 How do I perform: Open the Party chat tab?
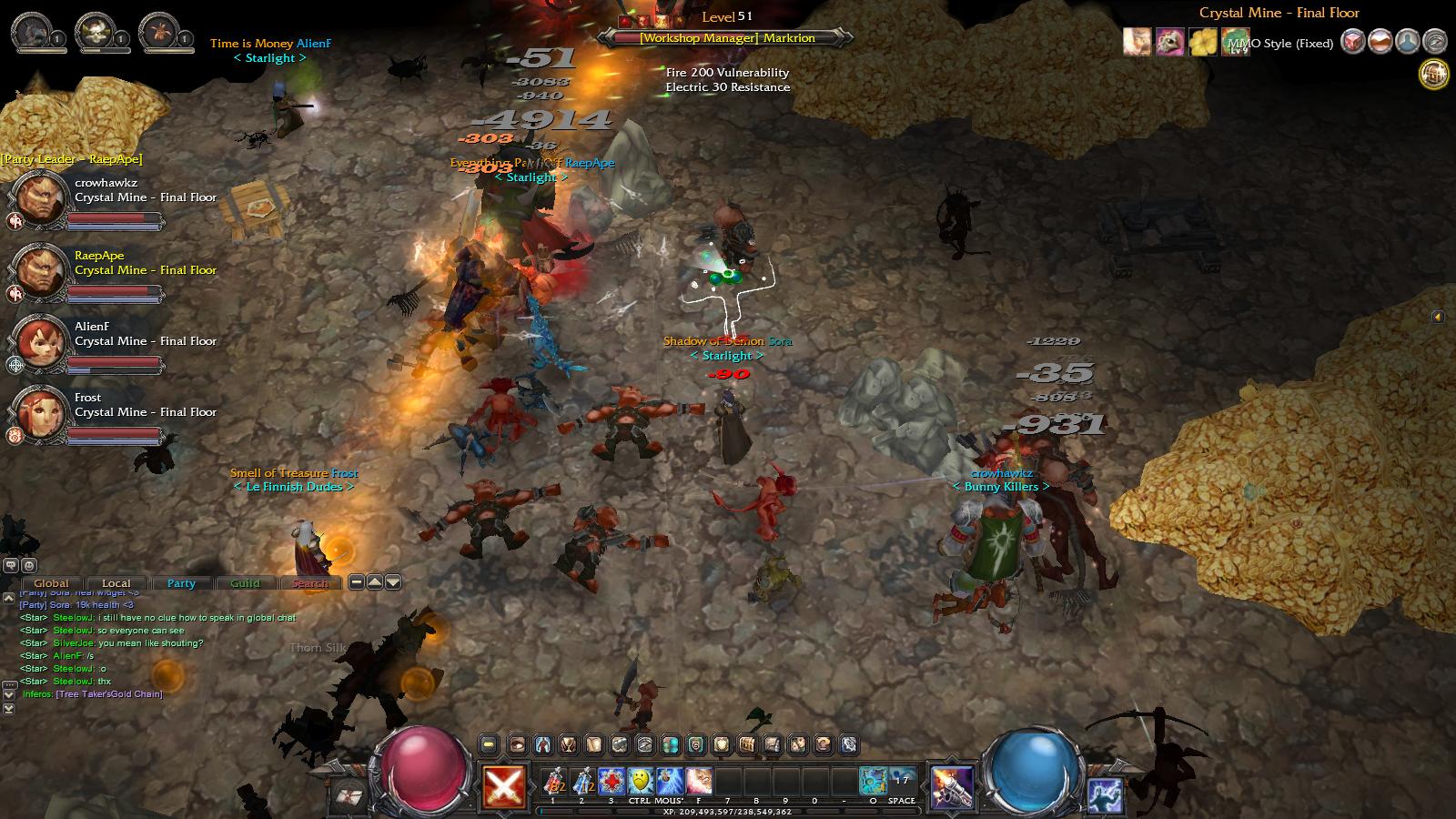[181, 583]
